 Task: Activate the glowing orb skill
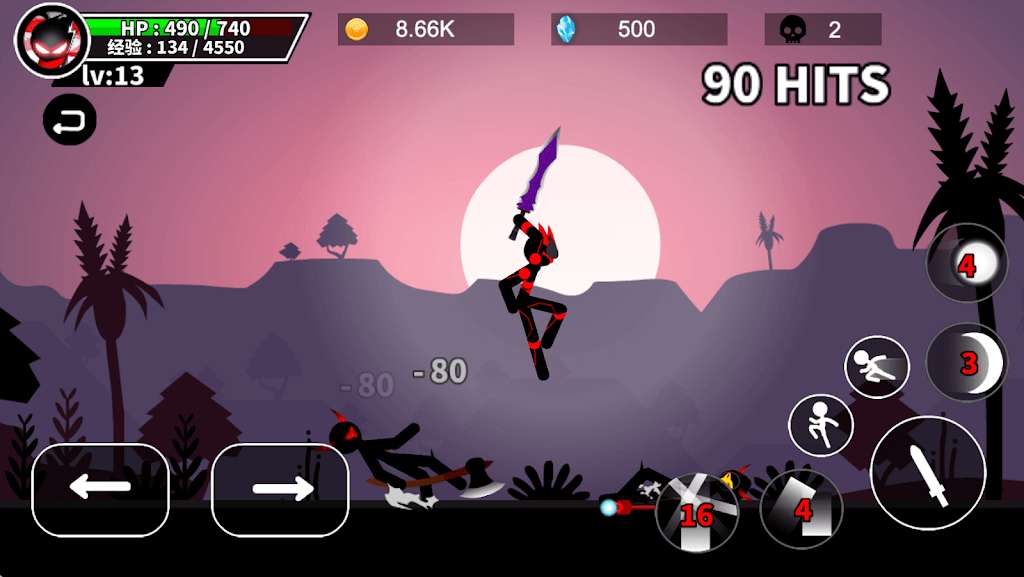pos(967,263)
